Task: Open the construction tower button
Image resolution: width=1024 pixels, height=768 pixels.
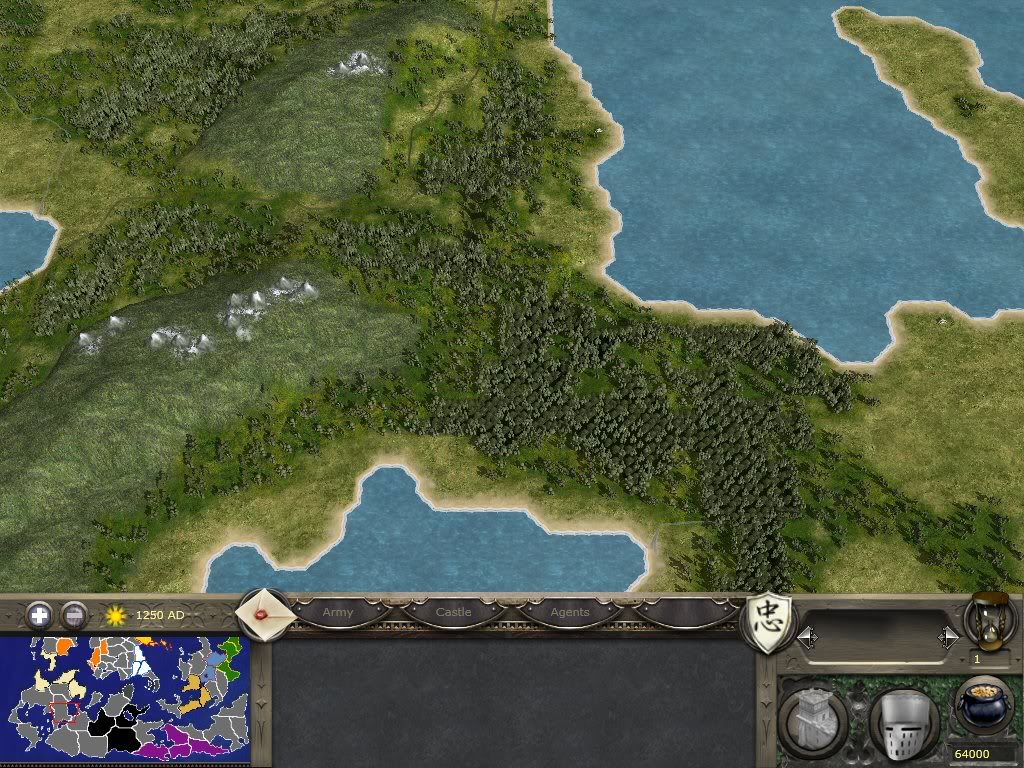Action: [x=812, y=721]
